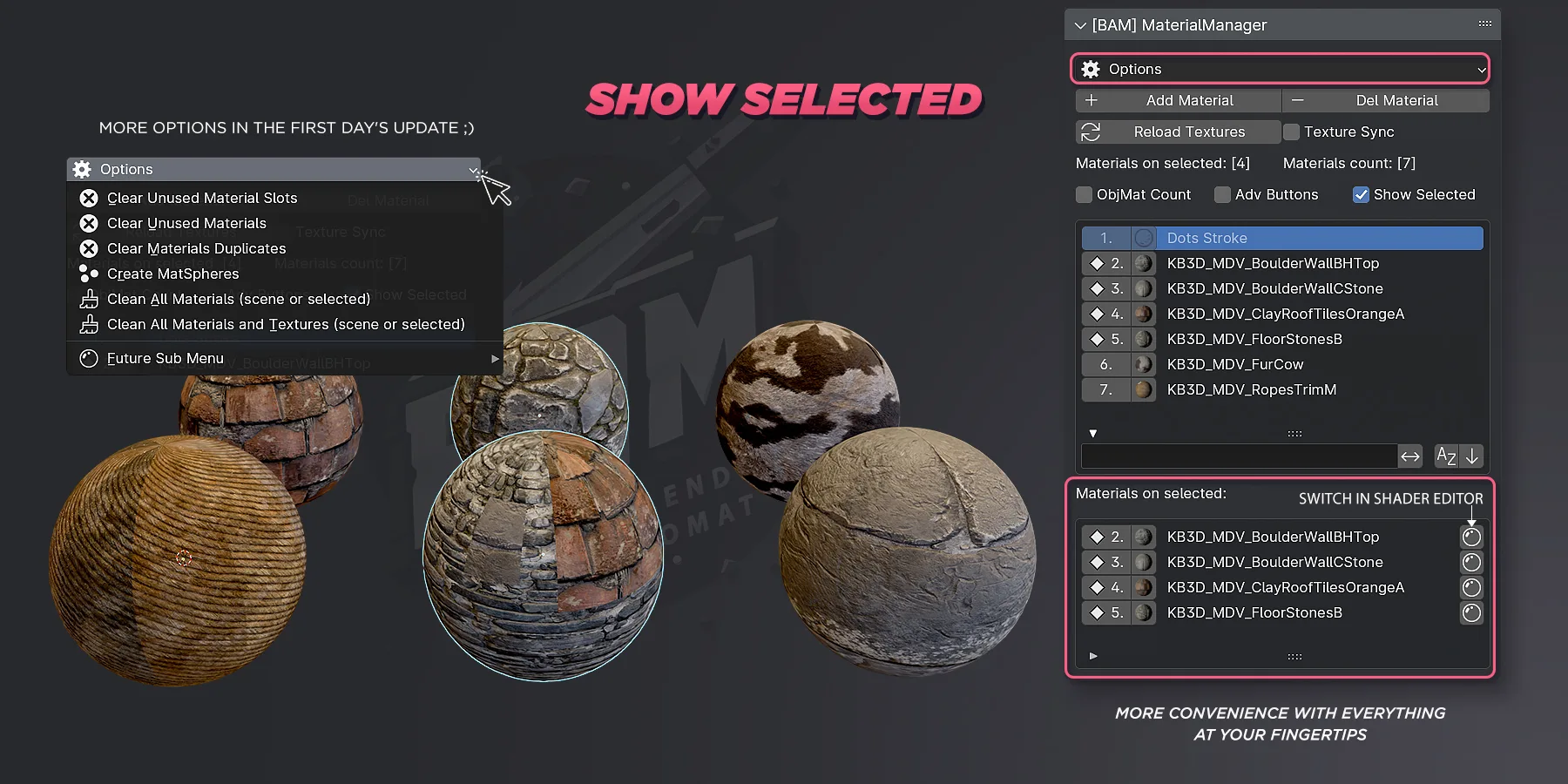Open shader editor icon for KB3D_MDV_BoulderWallBHTop
The height and width of the screenshot is (784, 1568).
[x=1471, y=537]
